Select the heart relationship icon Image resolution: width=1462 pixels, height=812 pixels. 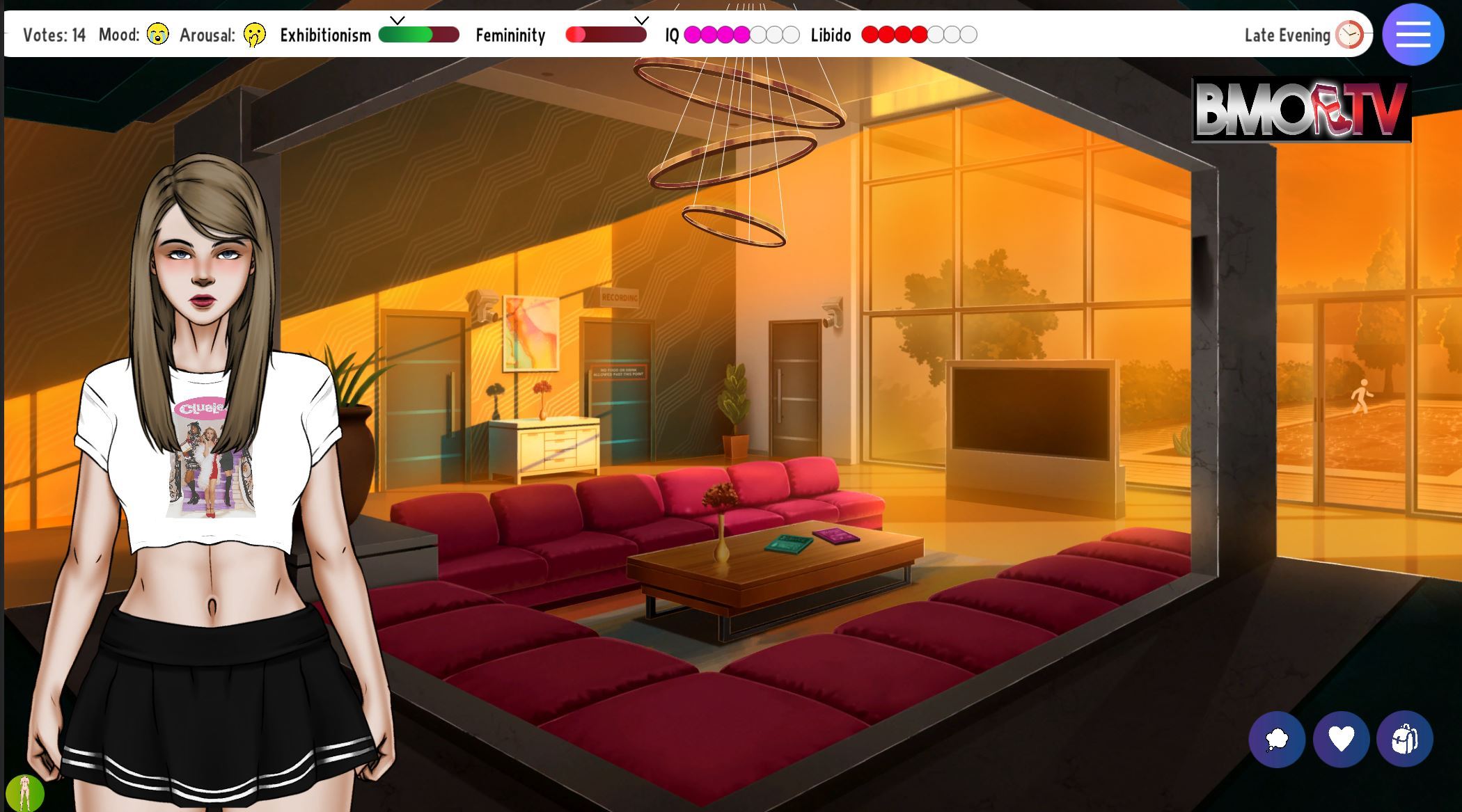click(x=1342, y=740)
